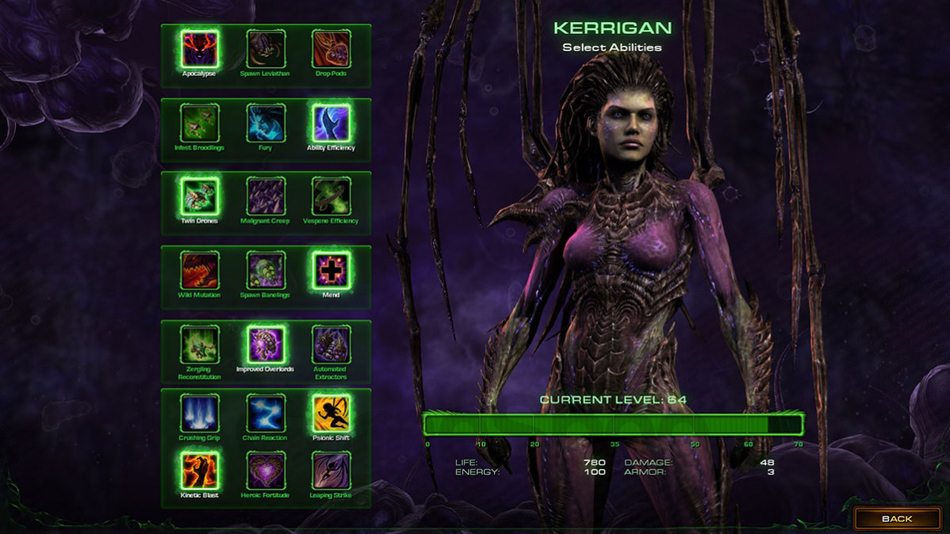Choose the Spawn Leviathan ability
The width and height of the screenshot is (950, 534).
(265, 49)
